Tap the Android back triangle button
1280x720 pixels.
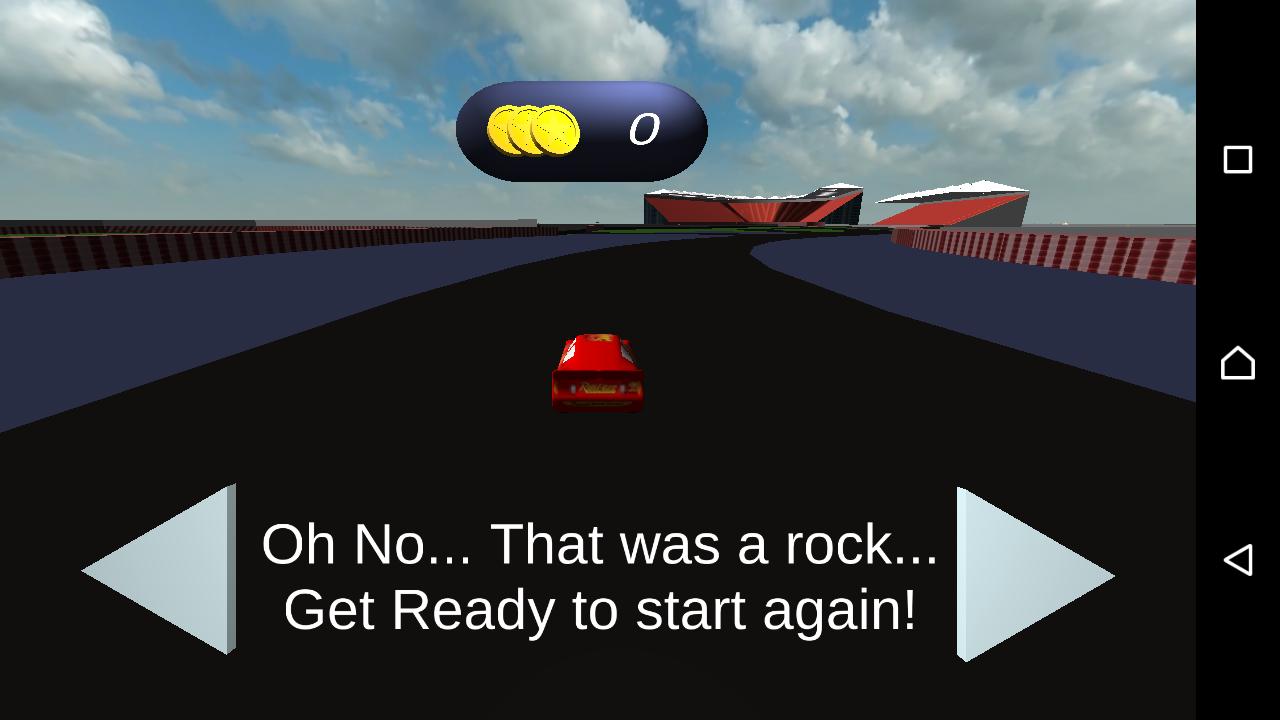pyautogui.click(x=1238, y=560)
